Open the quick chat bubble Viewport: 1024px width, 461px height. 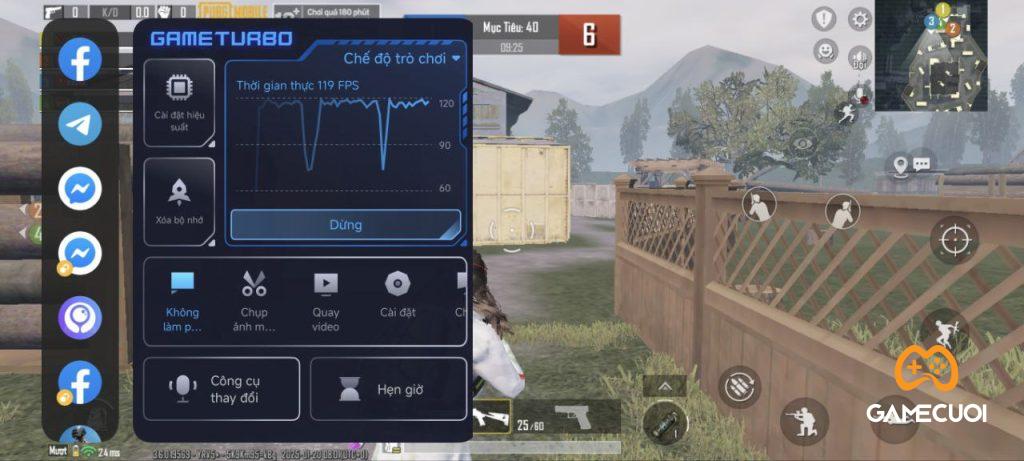[x=921, y=163]
